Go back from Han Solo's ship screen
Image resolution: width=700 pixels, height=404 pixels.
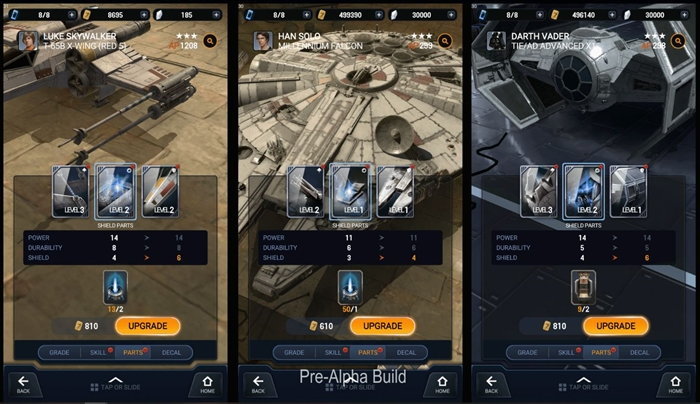tap(258, 384)
